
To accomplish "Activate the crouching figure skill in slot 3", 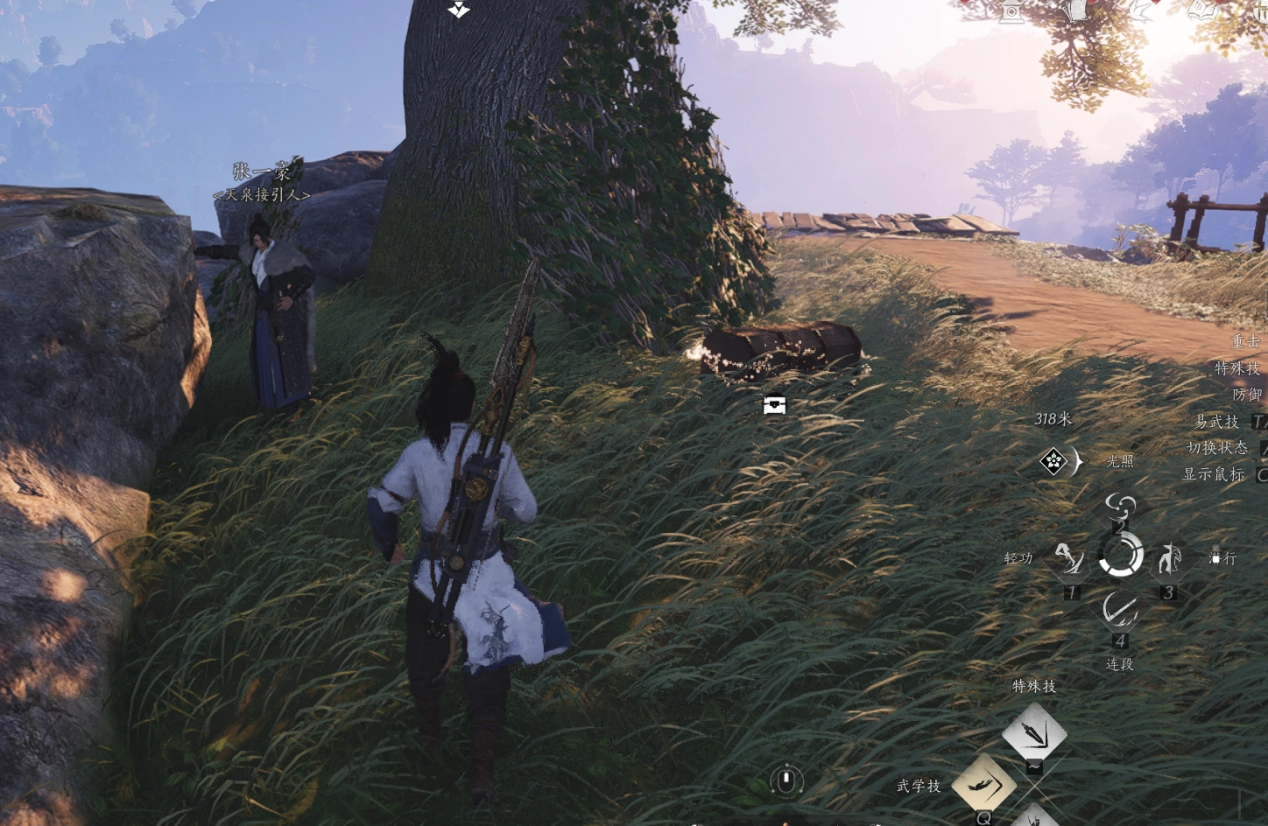I will click(1169, 559).
